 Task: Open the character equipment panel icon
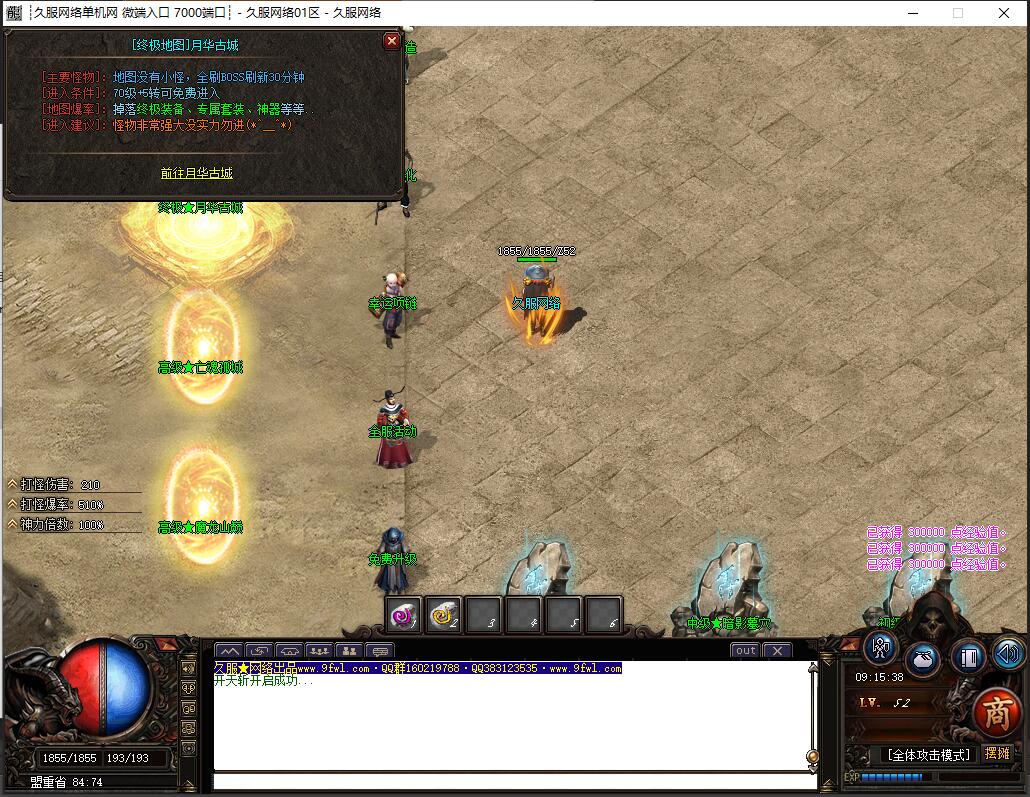[881, 647]
